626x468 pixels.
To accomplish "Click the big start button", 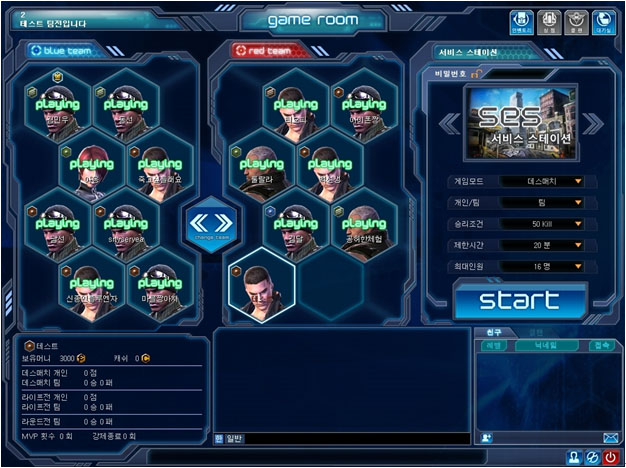I will (x=520, y=299).
